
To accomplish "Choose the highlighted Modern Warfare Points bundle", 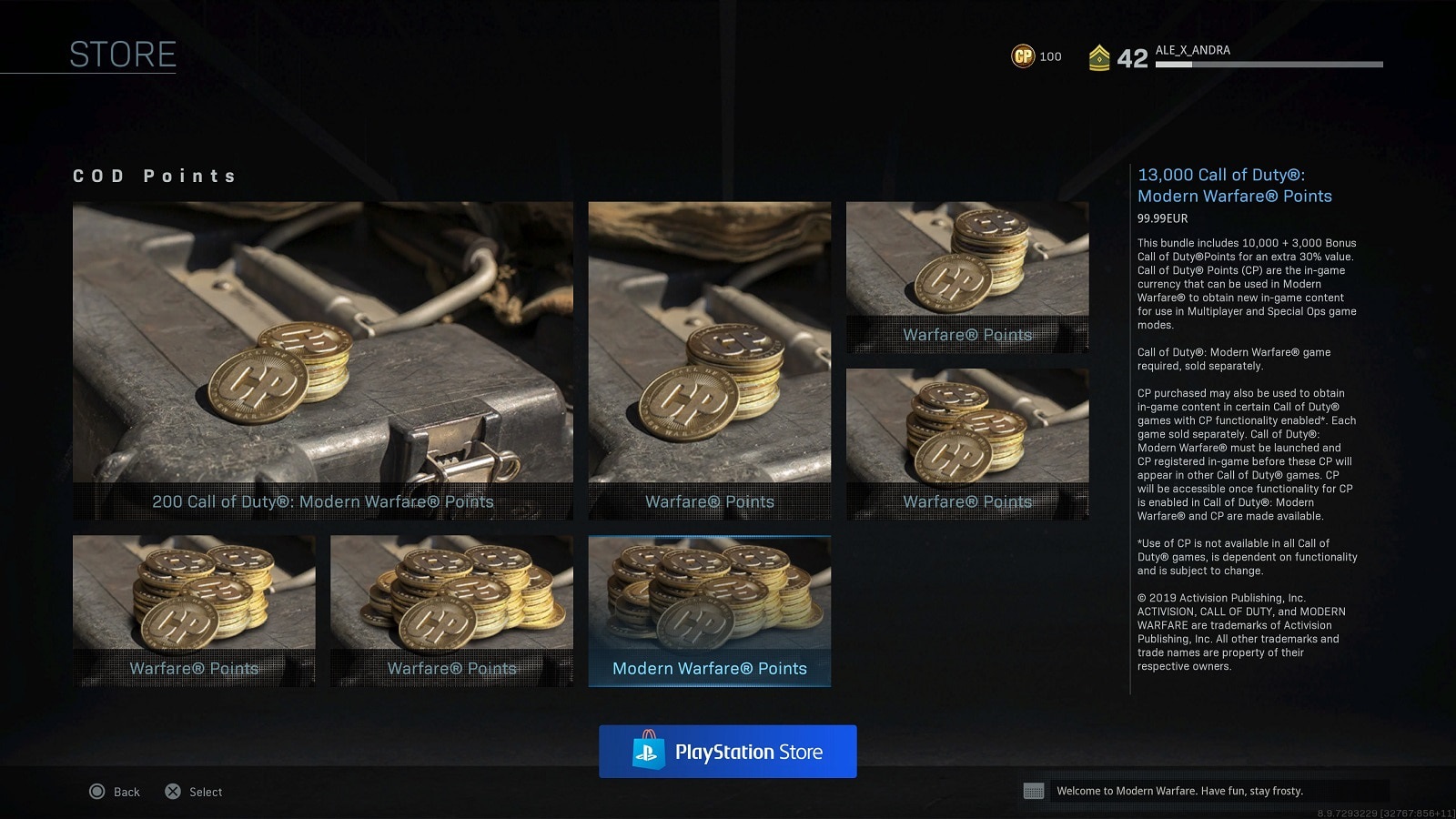I will click(709, 610).
